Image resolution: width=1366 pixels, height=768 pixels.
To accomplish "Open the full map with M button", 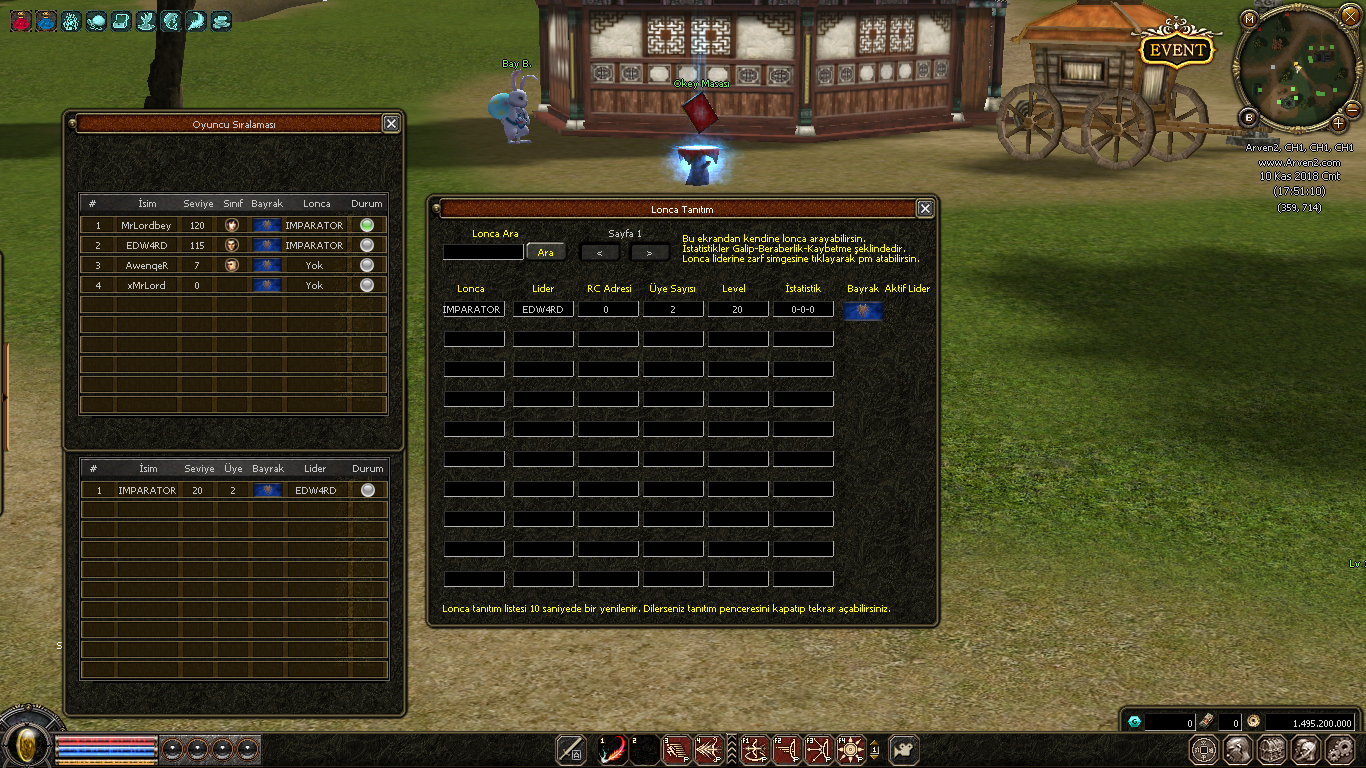I will [x=1249, y=19].
